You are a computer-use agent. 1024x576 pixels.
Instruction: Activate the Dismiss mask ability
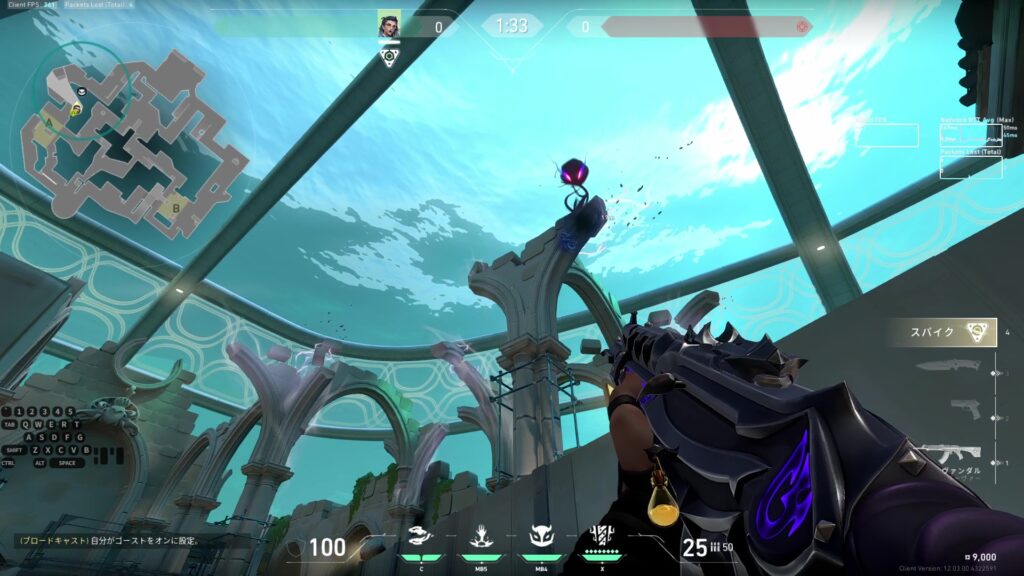pos(540,537)
